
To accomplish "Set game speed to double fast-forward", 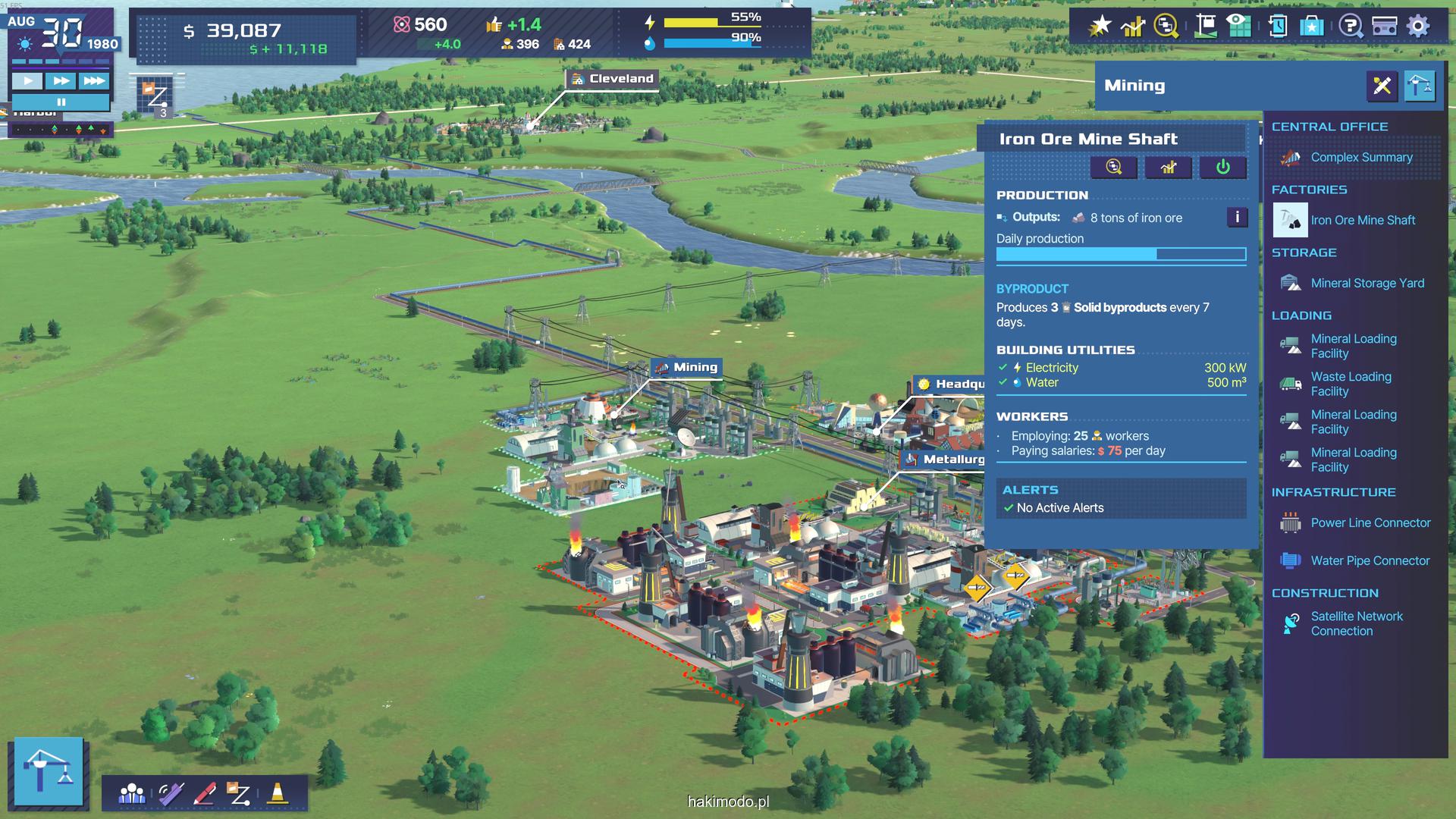I will click(61, 80).
